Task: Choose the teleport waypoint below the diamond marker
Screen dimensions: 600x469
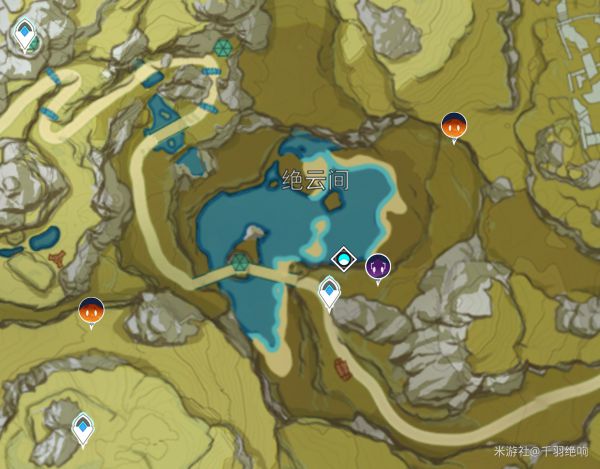Action: pyautogui.click(x=329, y=292)
